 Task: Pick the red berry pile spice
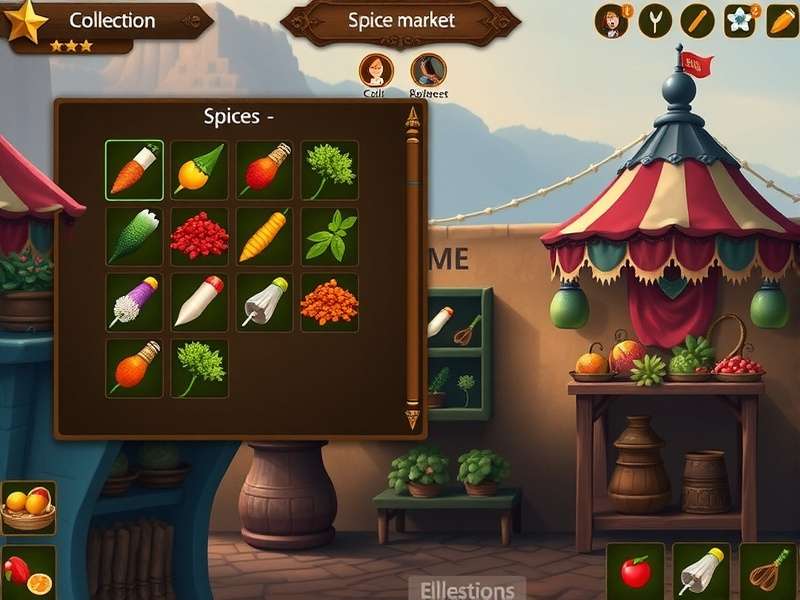[200, 236]
